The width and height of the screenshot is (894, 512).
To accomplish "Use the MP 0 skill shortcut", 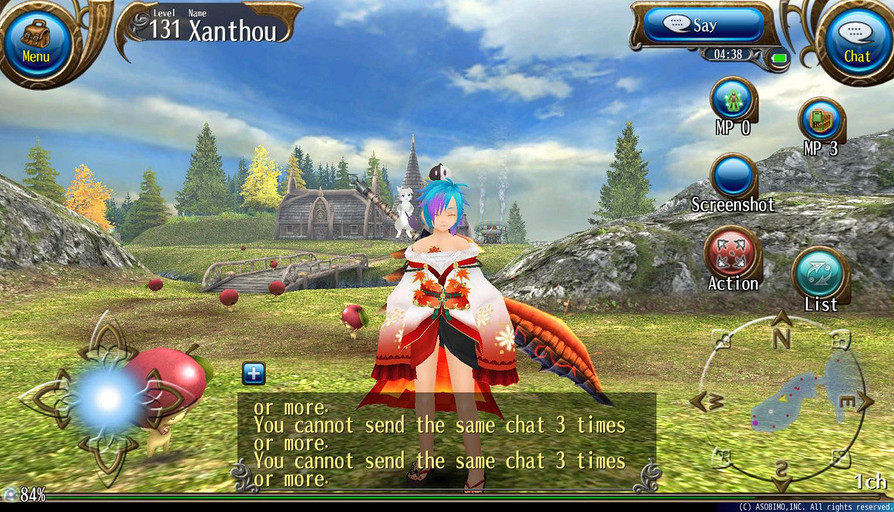I will point(733,100).
